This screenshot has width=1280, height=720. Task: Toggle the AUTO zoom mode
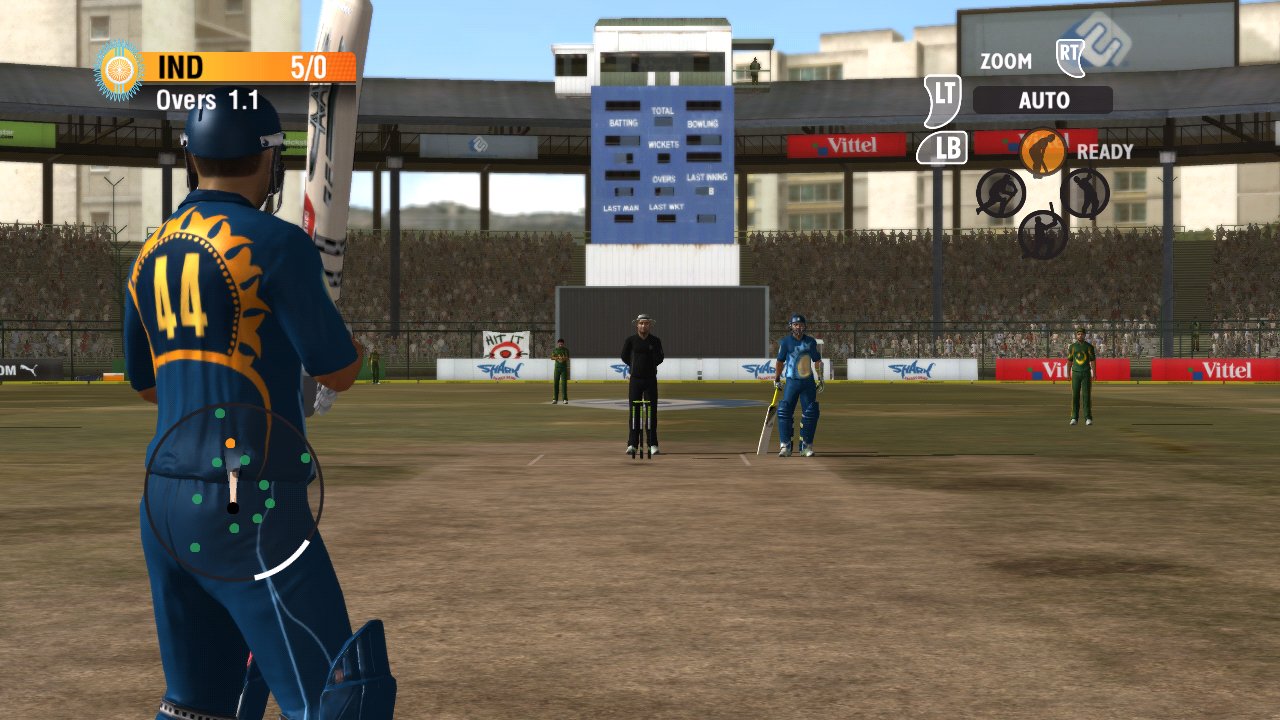click(1044, 100)
